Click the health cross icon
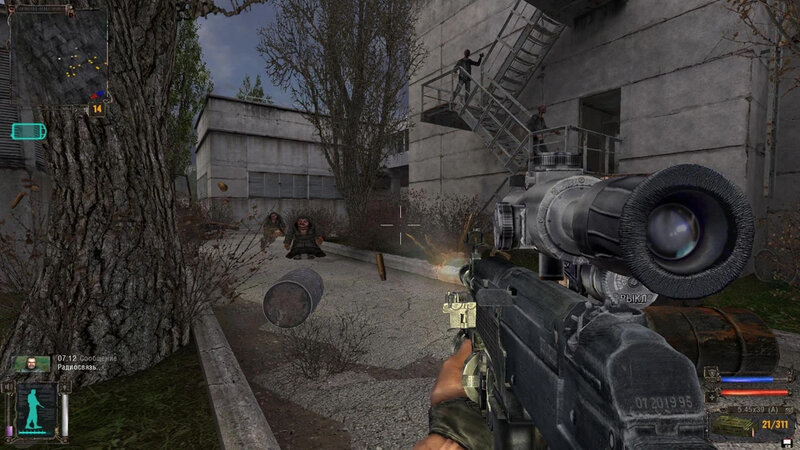Viewport: 800px width, 450px height. click(x=713, y=395)
